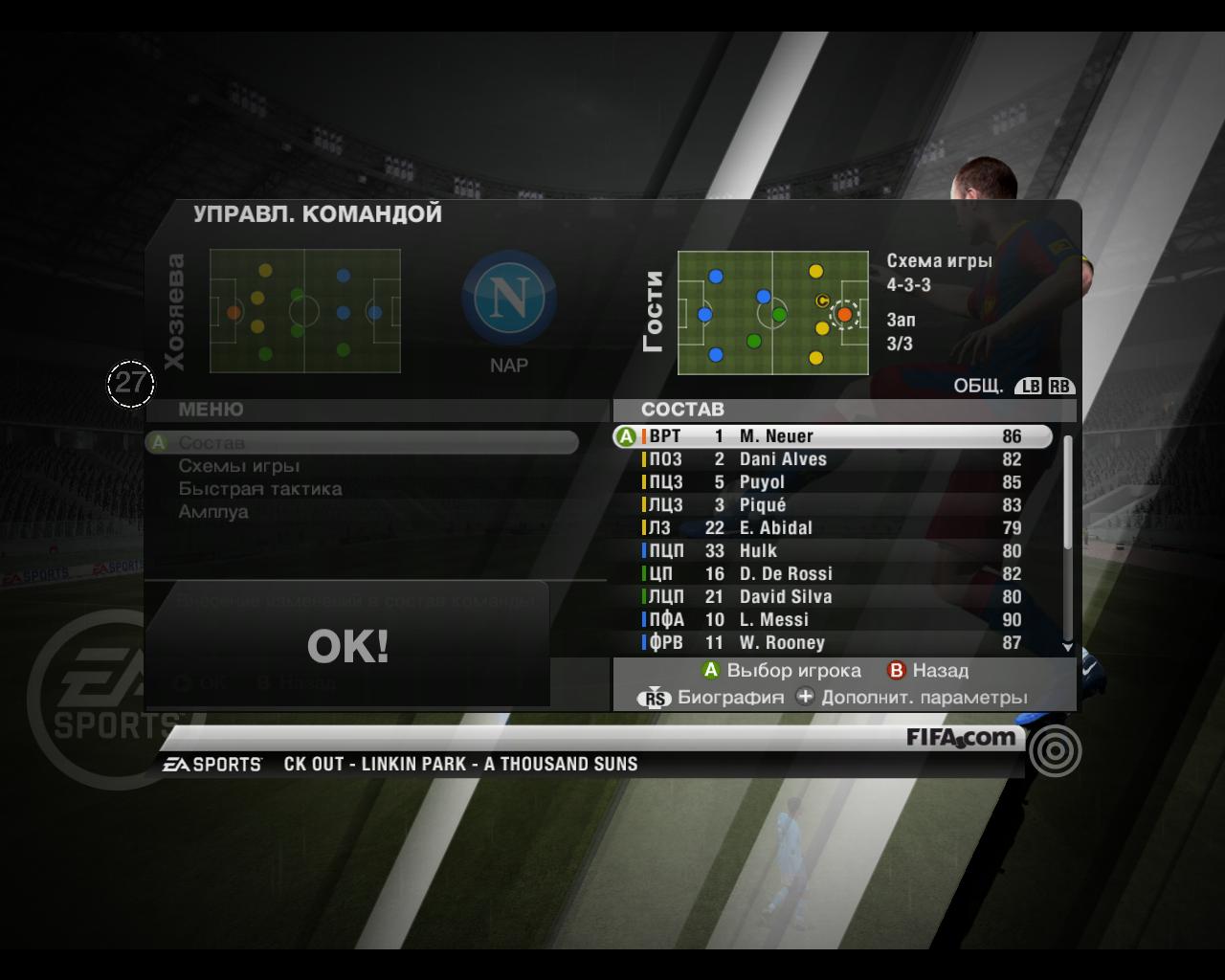The height and width of the screenshot is (980, 1225).
Task: Select L. Messi row
Action: point(833,620)
